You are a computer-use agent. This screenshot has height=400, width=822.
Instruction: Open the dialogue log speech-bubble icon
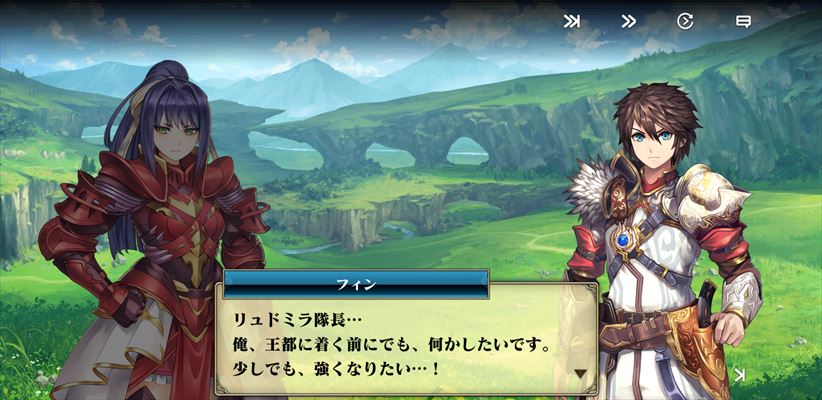[743, 21]
